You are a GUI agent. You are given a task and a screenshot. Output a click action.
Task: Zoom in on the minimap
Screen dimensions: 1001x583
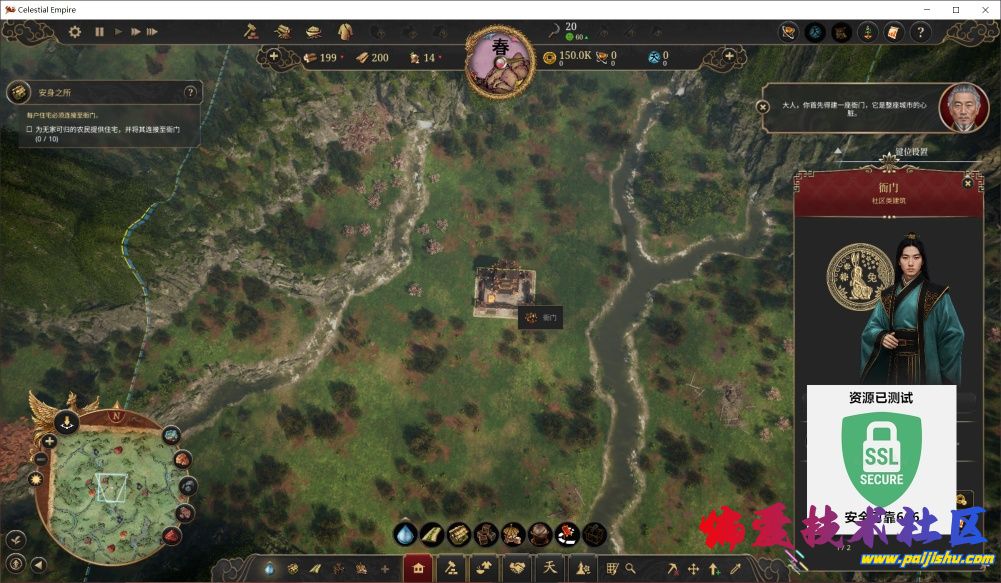48,440
